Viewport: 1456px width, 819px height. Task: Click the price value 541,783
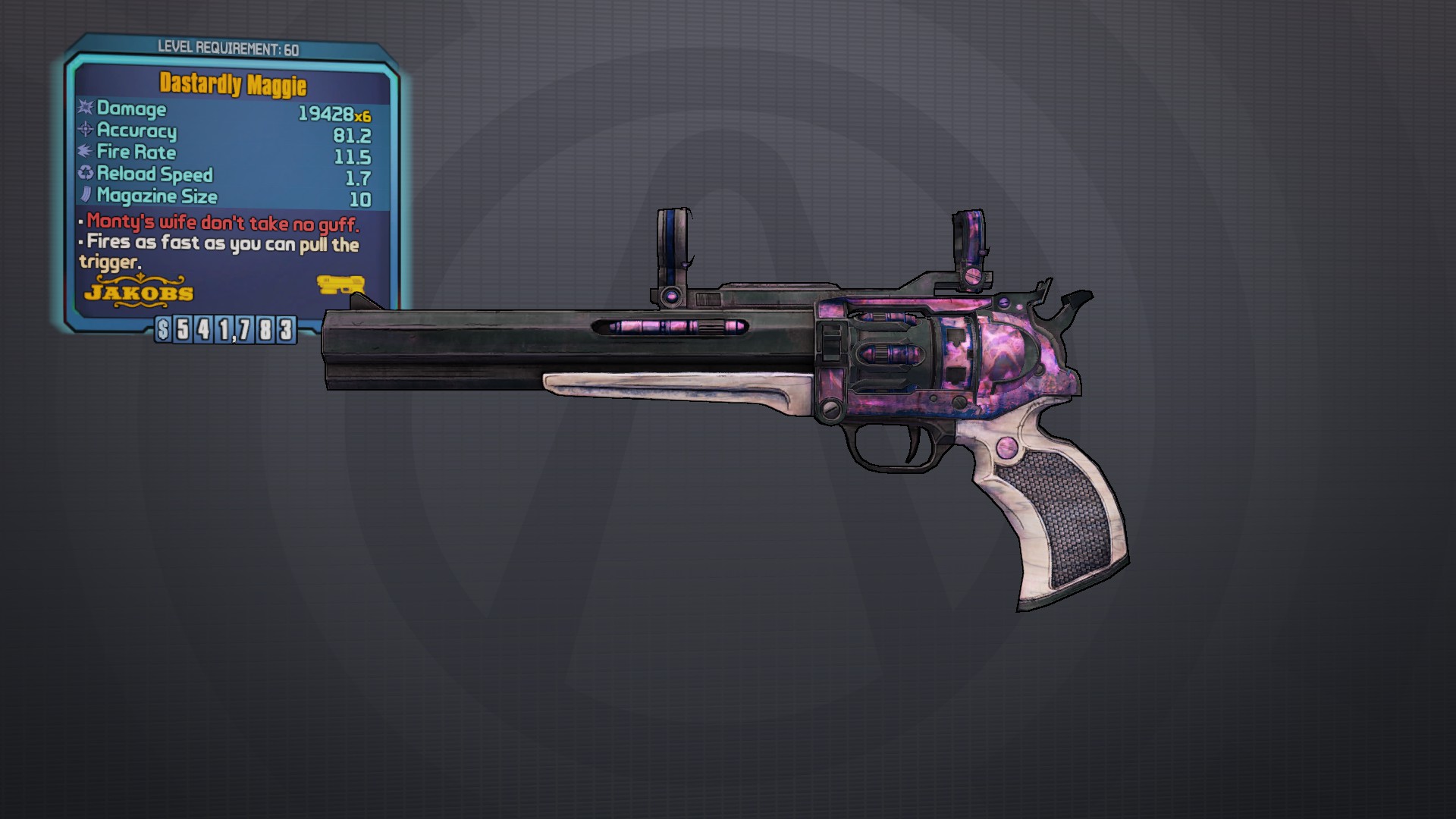tap(235, 330)
